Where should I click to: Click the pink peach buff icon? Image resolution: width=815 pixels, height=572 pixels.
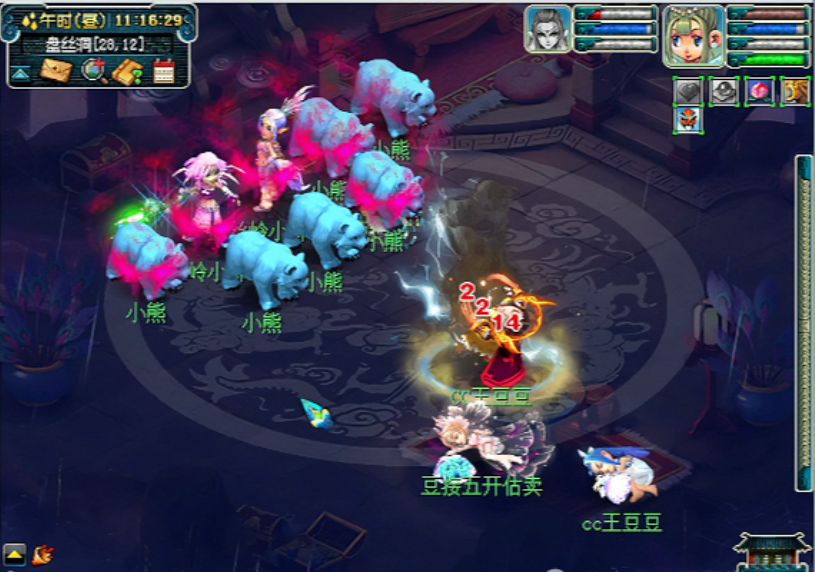click(759, 92)
